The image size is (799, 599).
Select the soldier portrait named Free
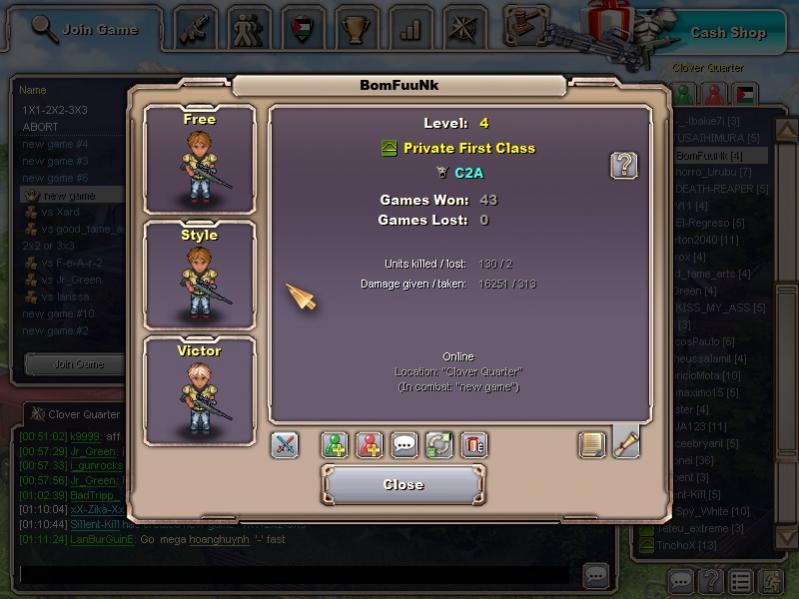tap(200, 160)
